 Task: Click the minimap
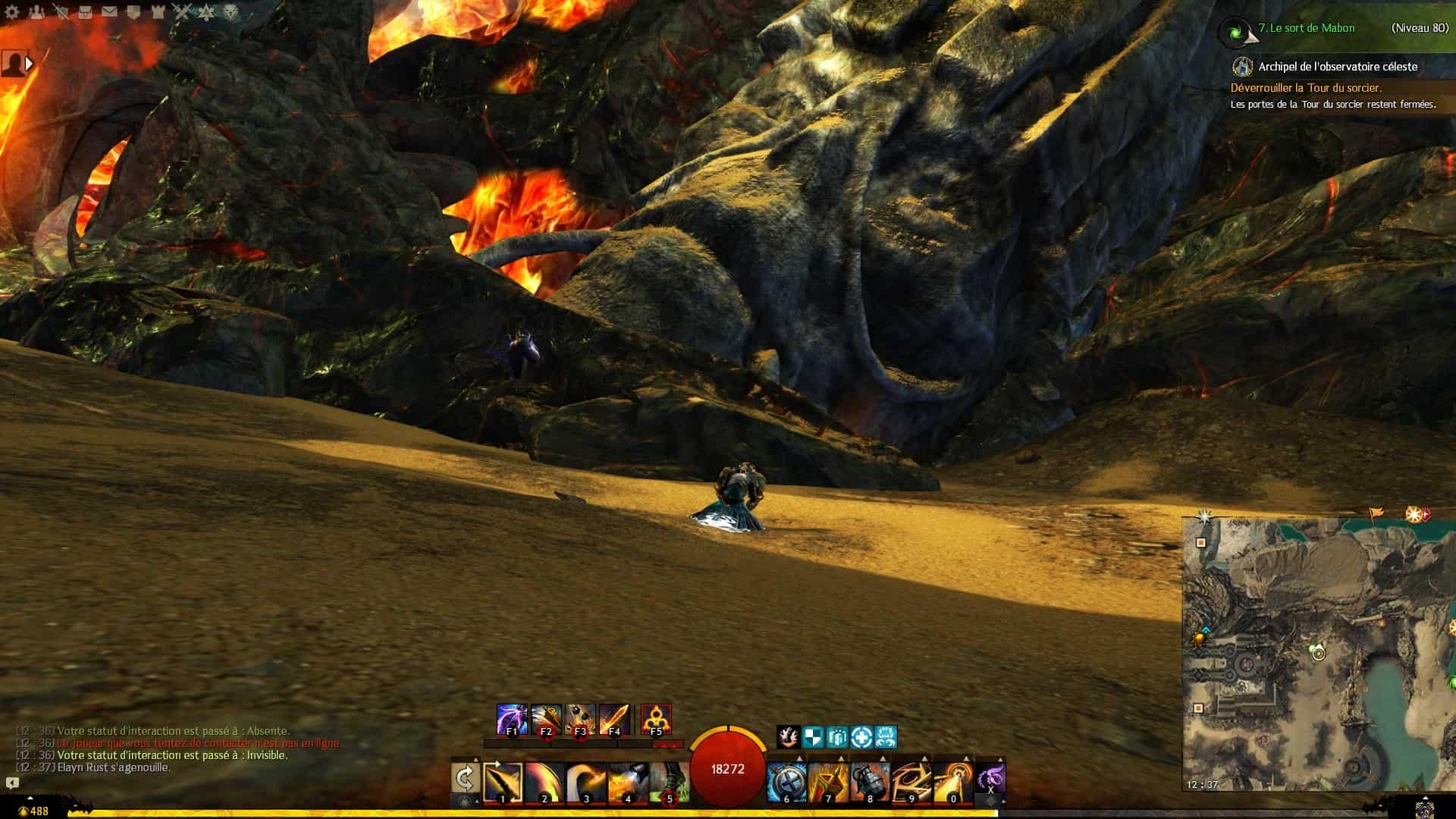point(1318,654)
